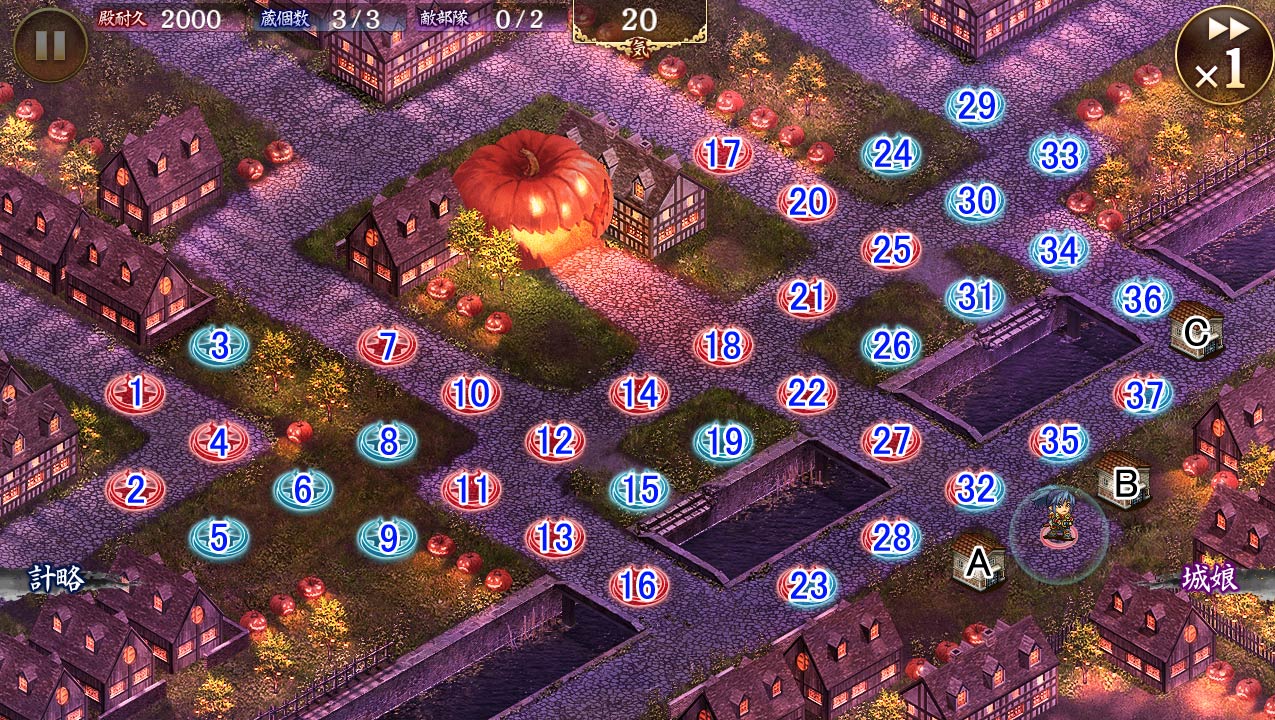Screen dimensions: 1275x720
Task: Open the 計略 stratagem panel
Action: [57, 580]
